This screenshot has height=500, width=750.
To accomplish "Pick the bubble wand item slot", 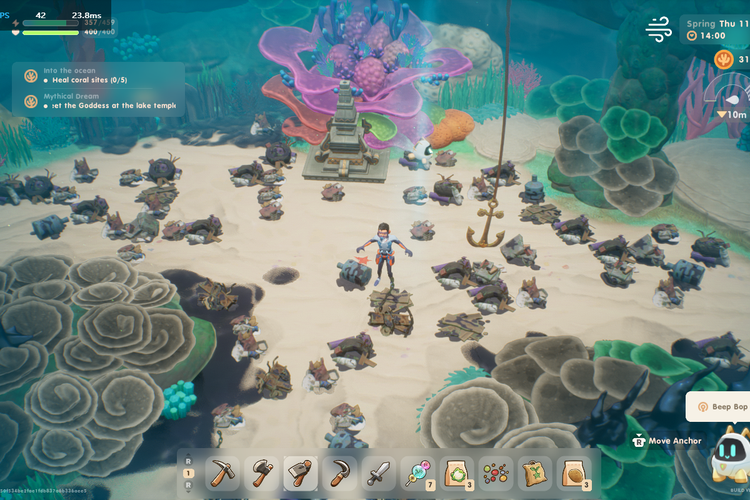I will 418,473.
